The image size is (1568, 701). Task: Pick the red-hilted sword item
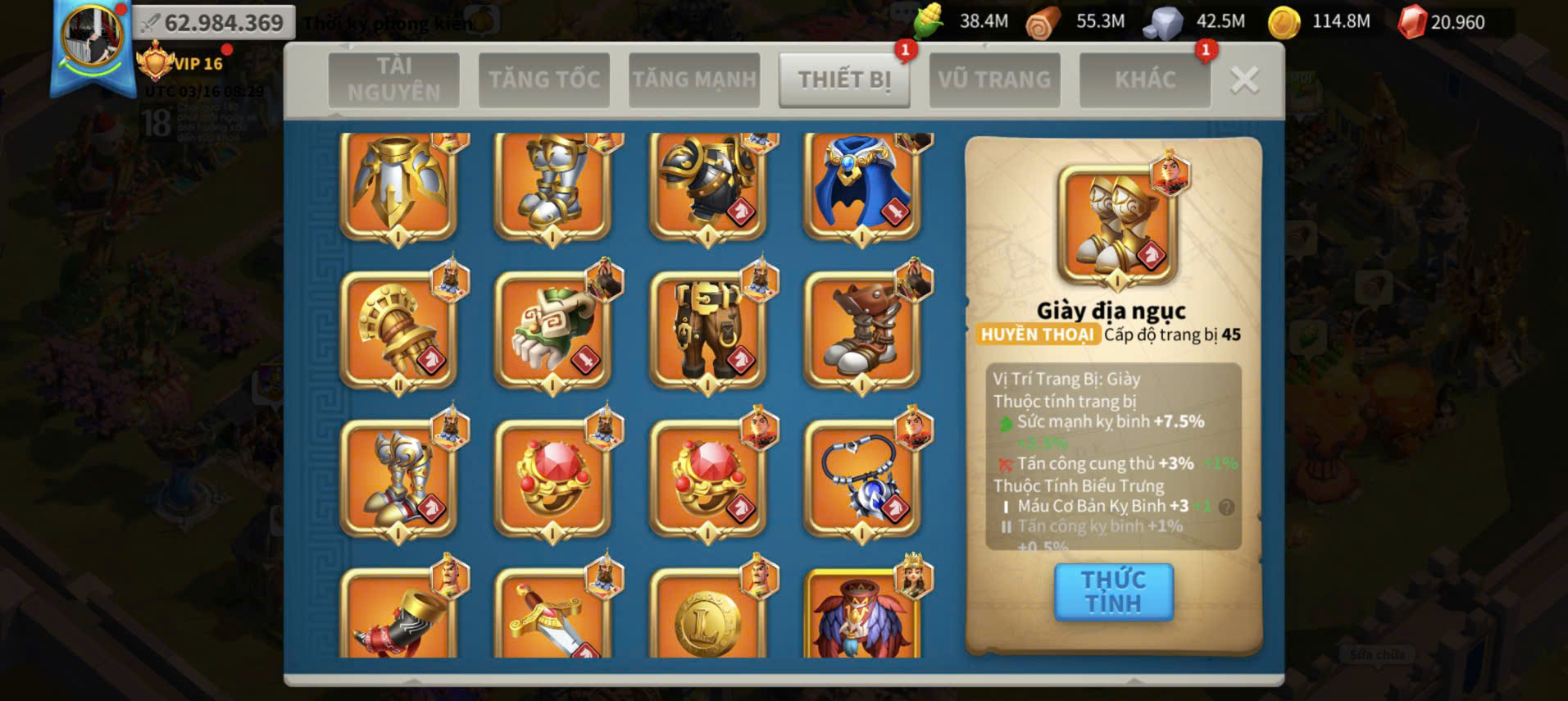pos(552,619)
